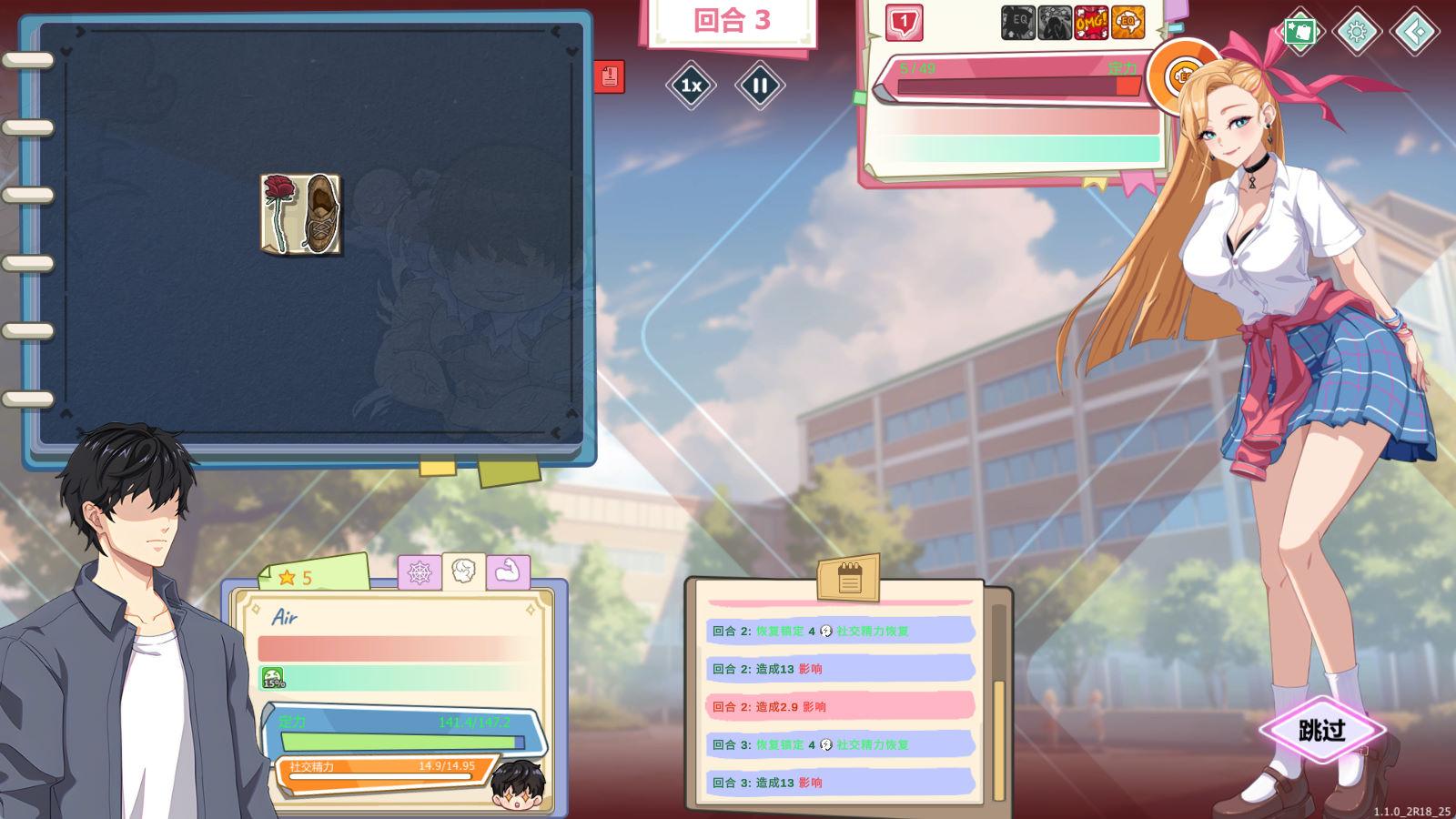Inspect the red OMG! status icon
This screenshot has width=1456, height=819.
coord(1091,23)
